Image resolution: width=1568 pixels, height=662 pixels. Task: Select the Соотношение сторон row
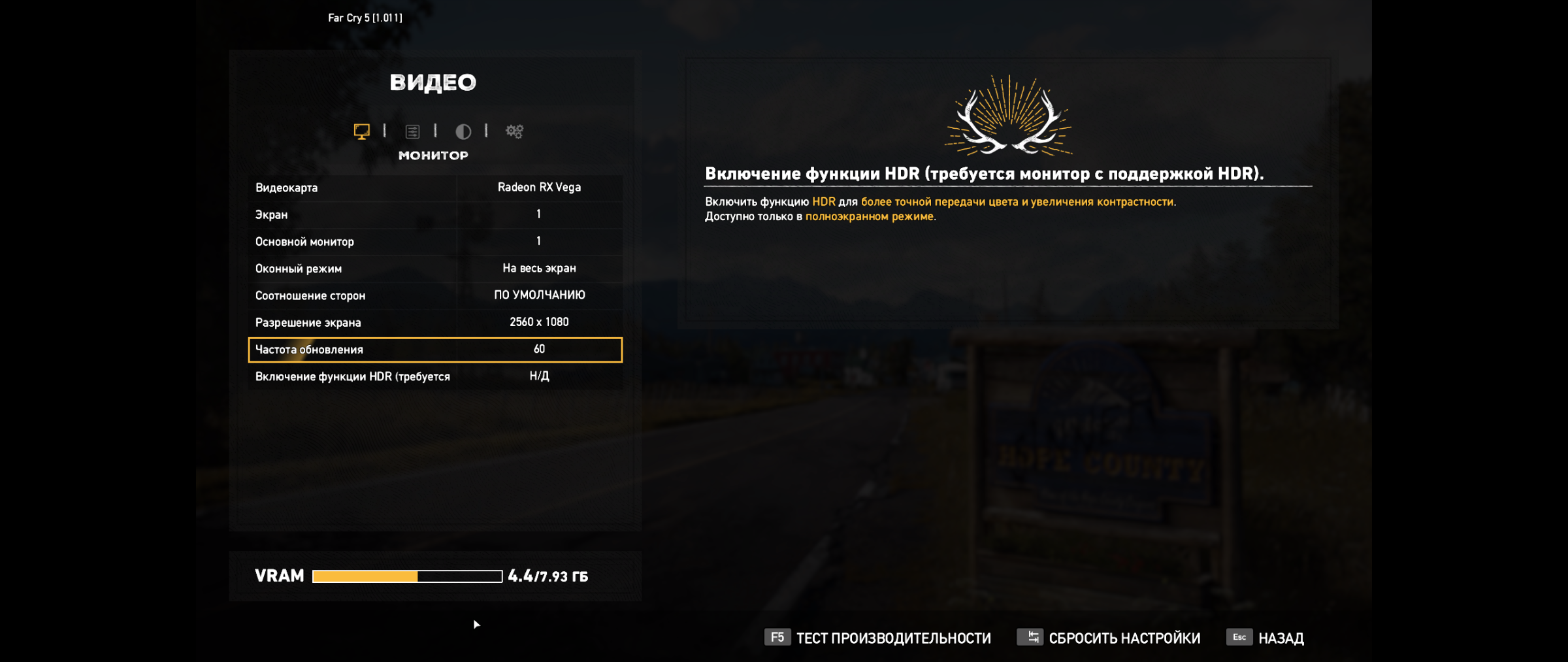435,295
